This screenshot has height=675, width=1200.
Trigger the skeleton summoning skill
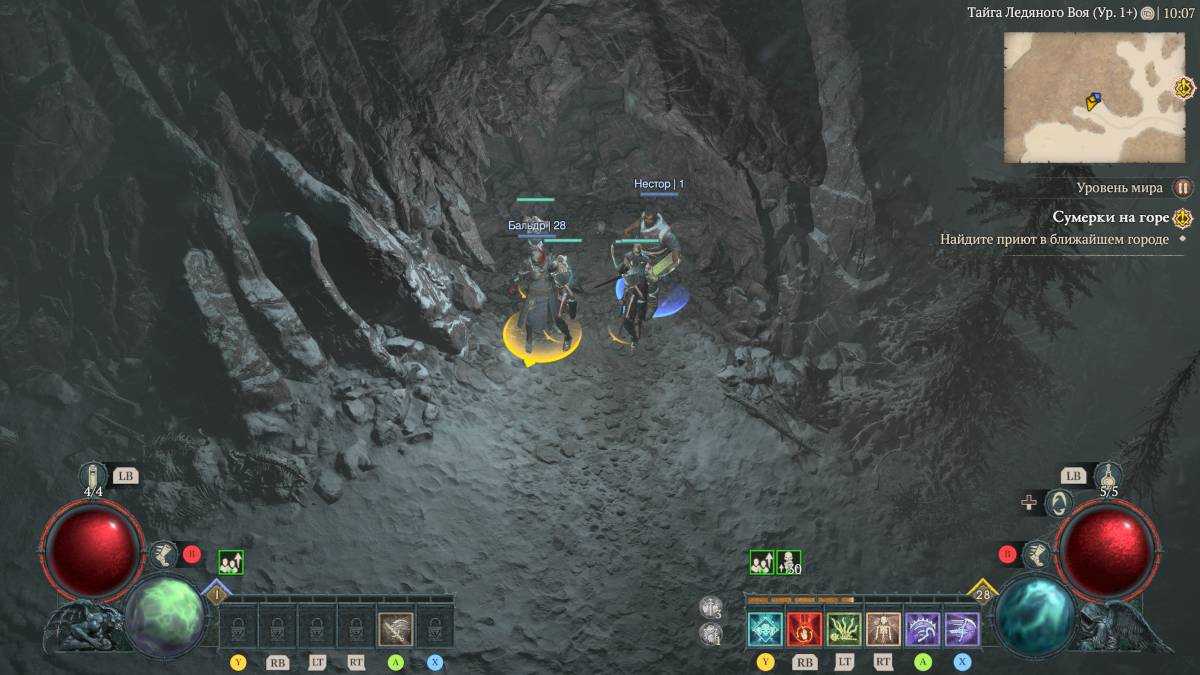click(883, 629)
